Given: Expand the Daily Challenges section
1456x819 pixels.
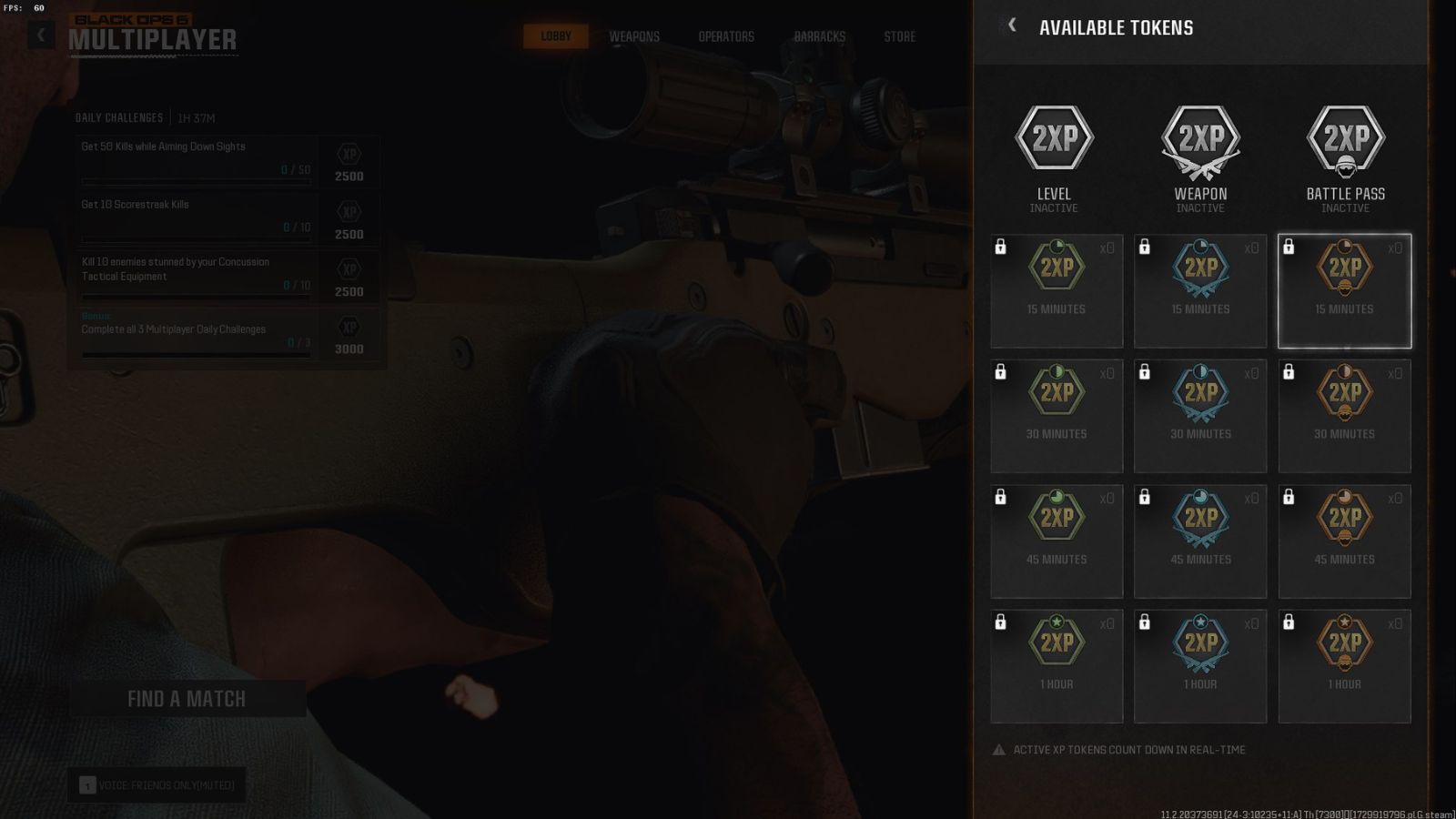Looking at the screenshot, I should (119, 117).
